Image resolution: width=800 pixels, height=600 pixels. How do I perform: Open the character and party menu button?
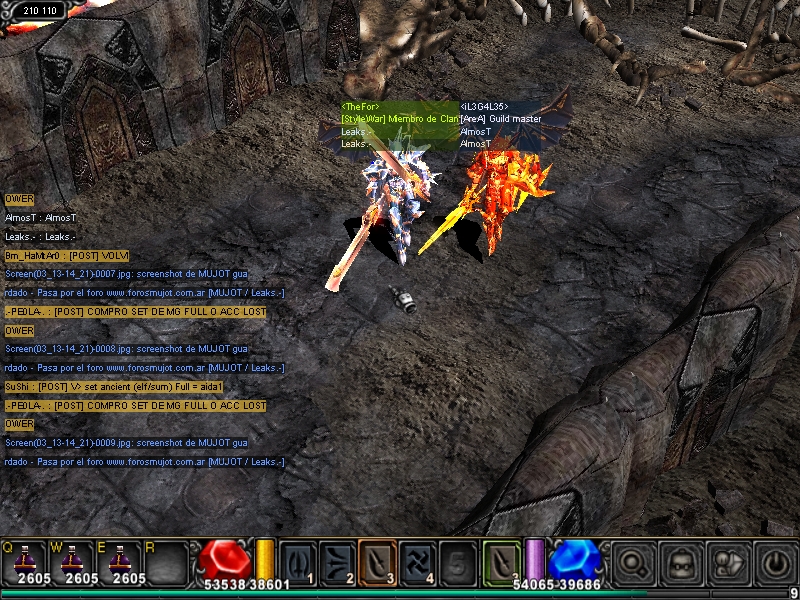click(729, 563)
